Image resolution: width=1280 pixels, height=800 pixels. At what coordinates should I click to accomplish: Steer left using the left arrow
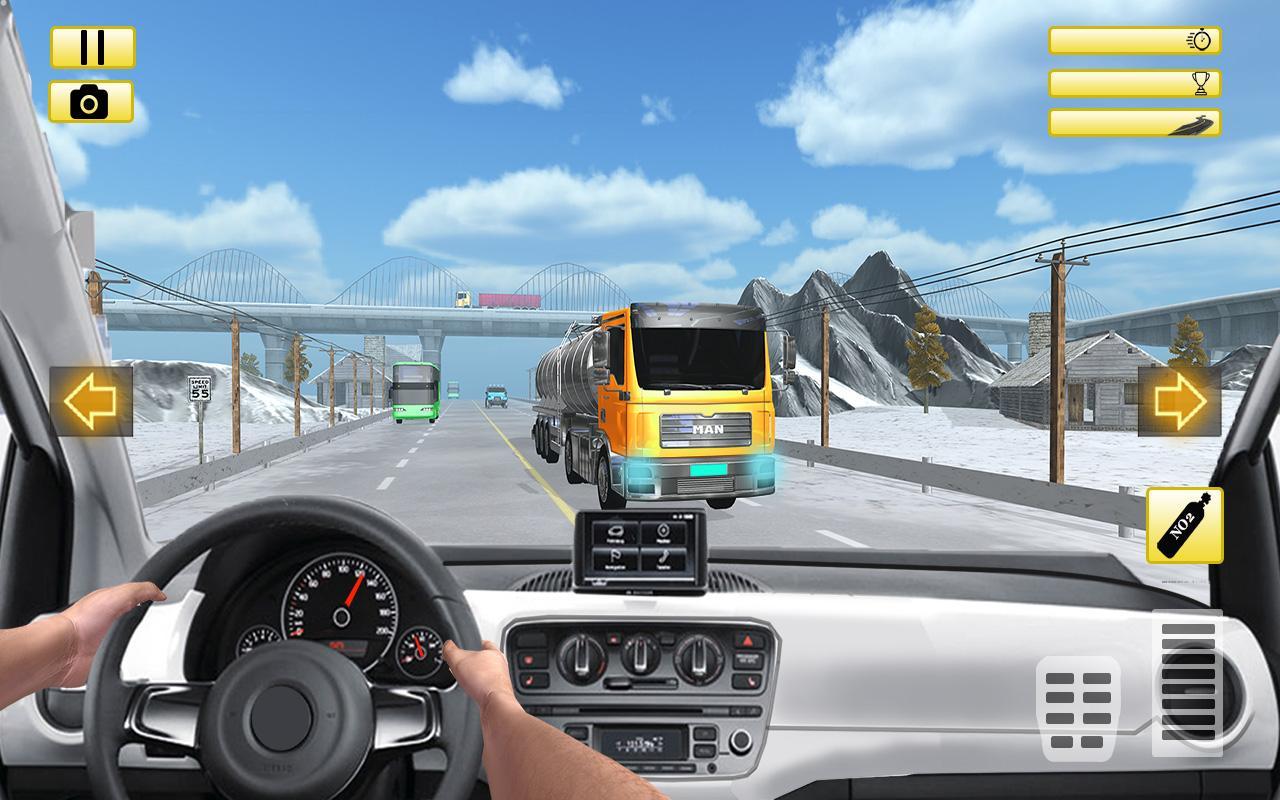(88, 400)
